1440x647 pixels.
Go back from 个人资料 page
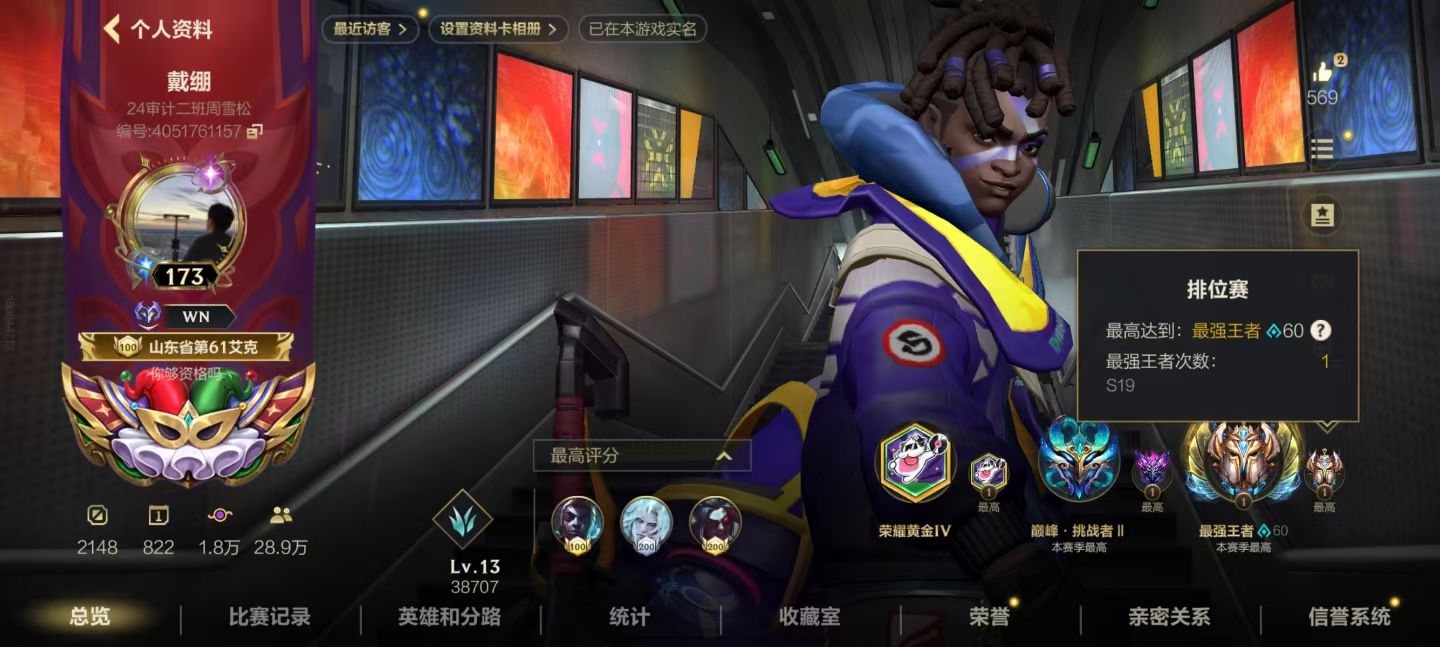pos(112,29)
